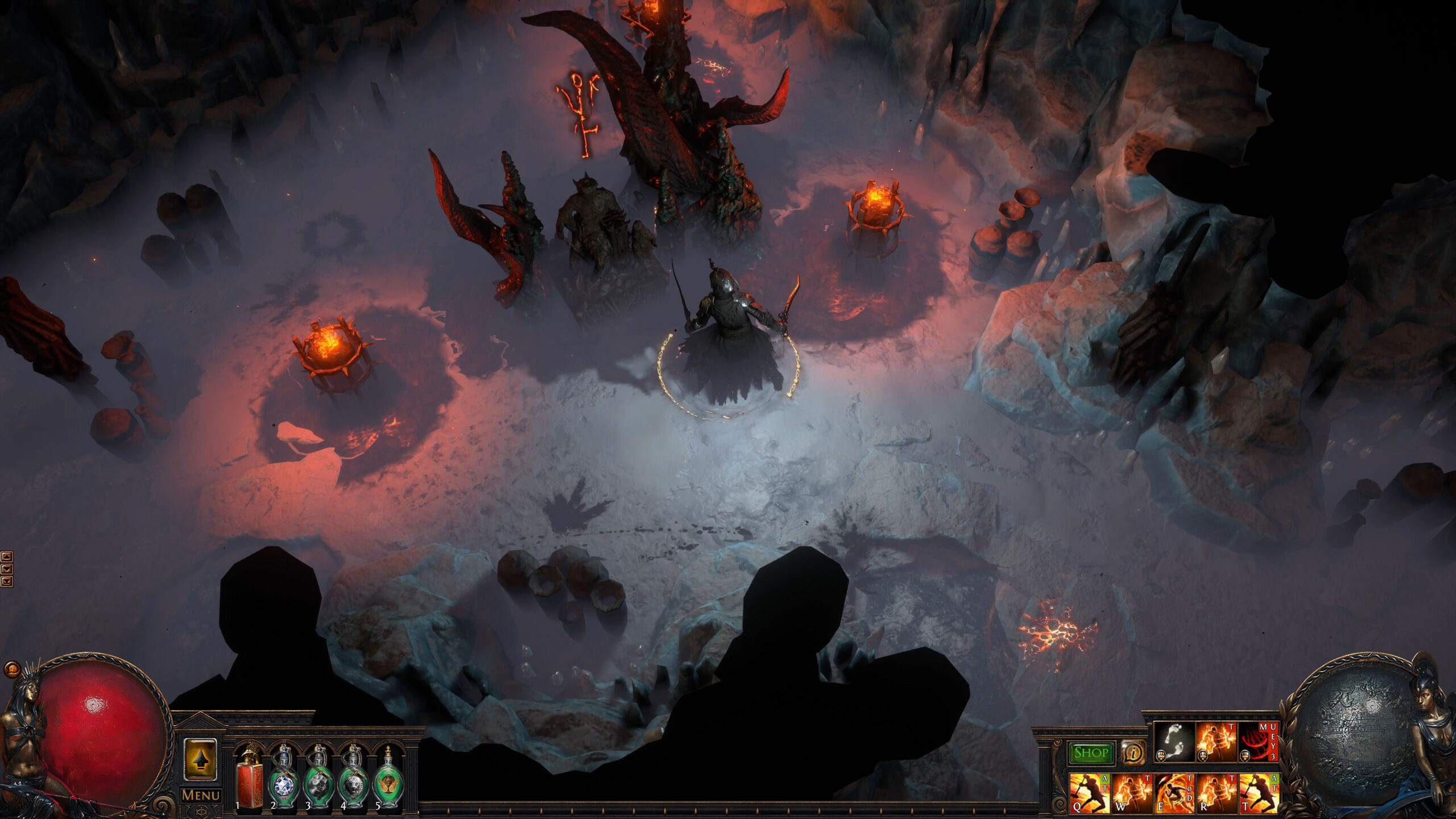This screenshot has height=819, width=1456.
Task: Click the chat scroll-to-bottom arrow button
Action: coord(7,581)
